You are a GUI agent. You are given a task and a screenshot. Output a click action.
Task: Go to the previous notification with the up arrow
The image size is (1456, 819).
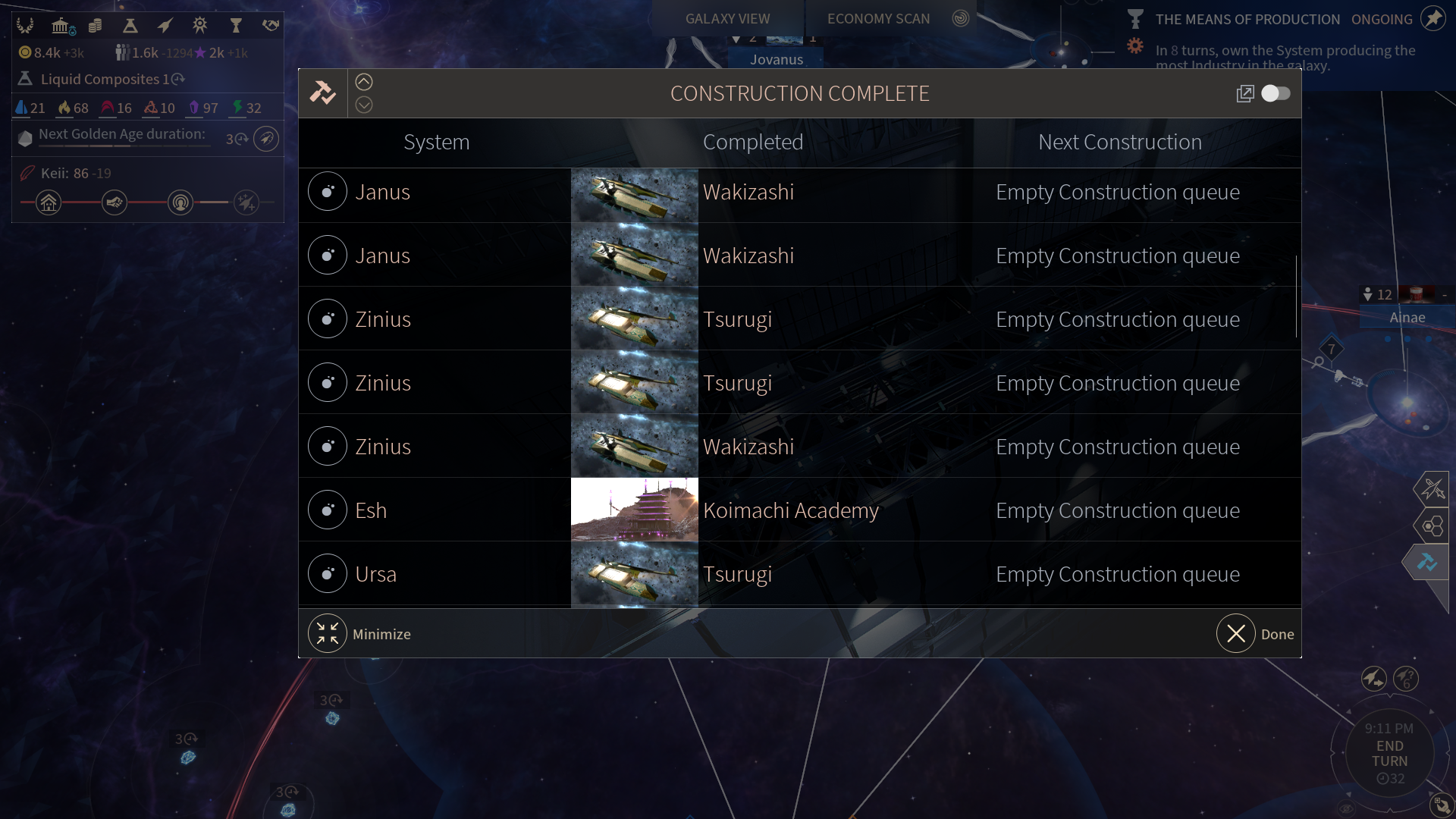click(364, 82)
